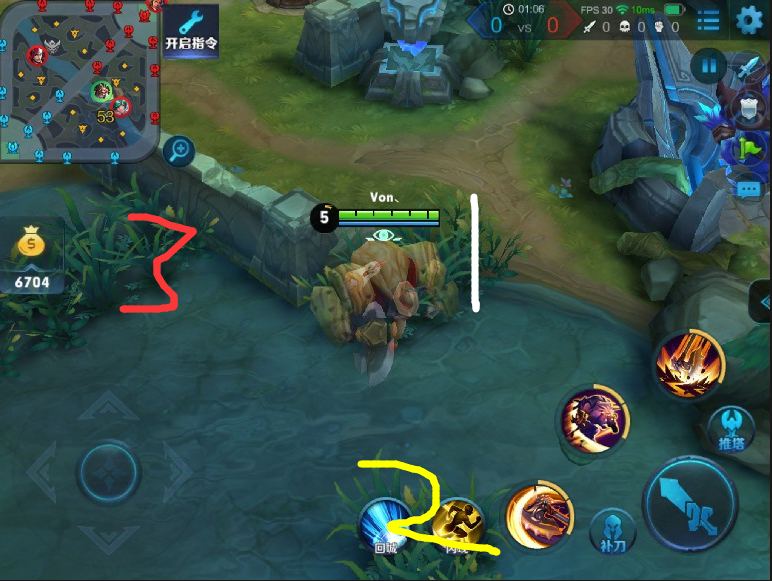
Task: Open the gold coin shop button
Action: [x=32, y=256]
